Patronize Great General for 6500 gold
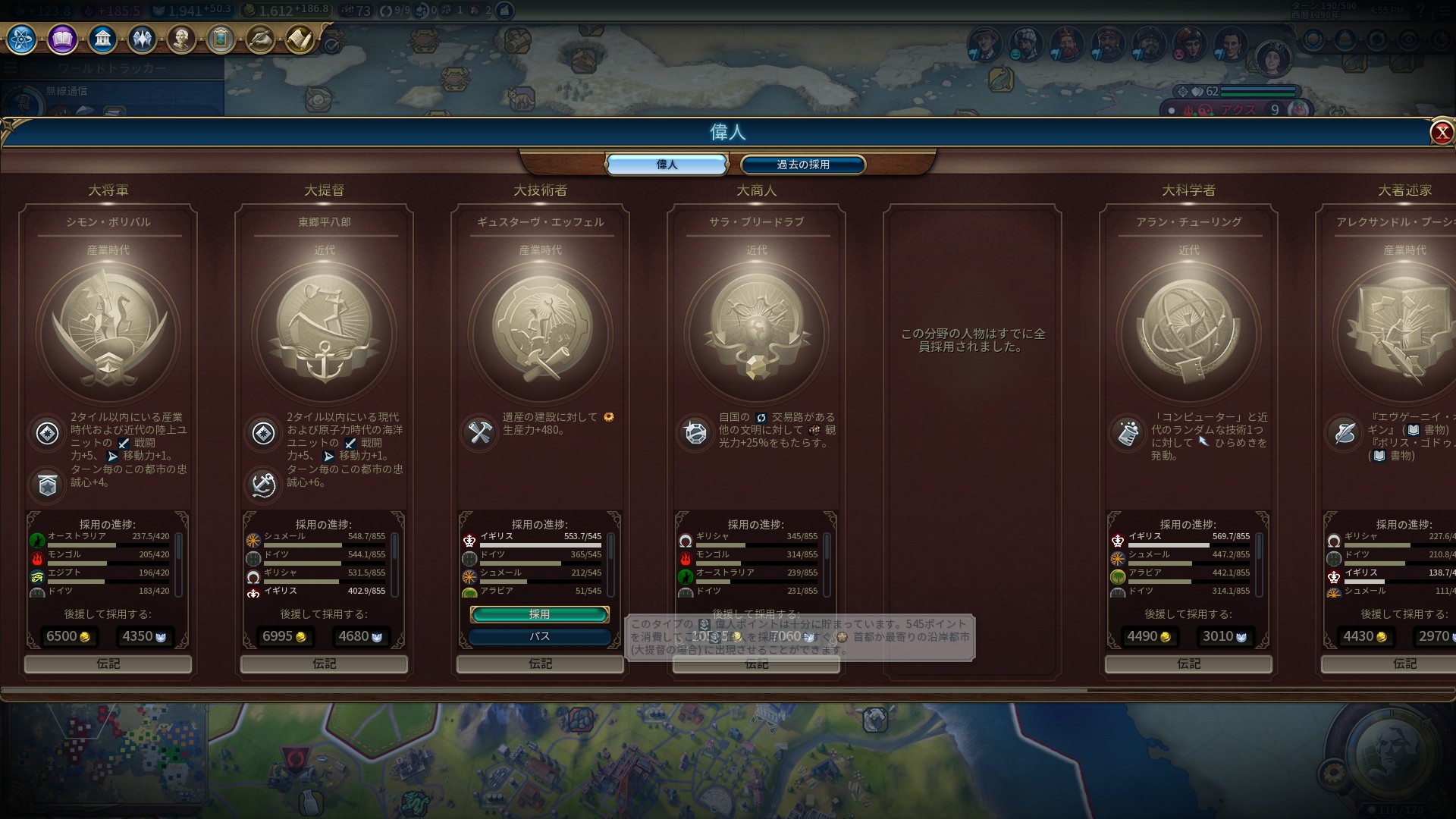 [x=68, y=636]
